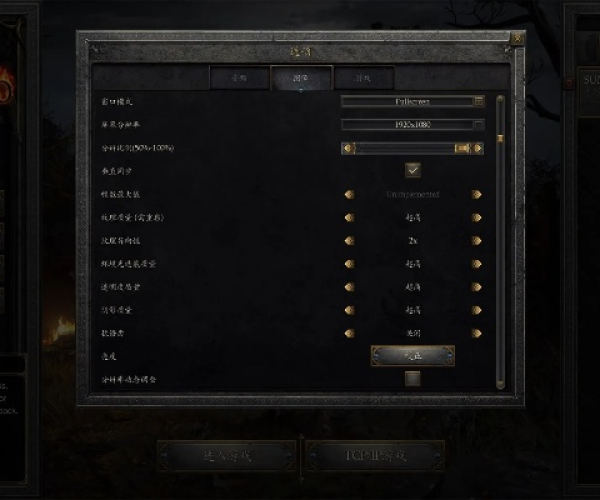The image size is (600, 500).
Task: Switch to the tab left of the selected one
Action: click(240, 77)
